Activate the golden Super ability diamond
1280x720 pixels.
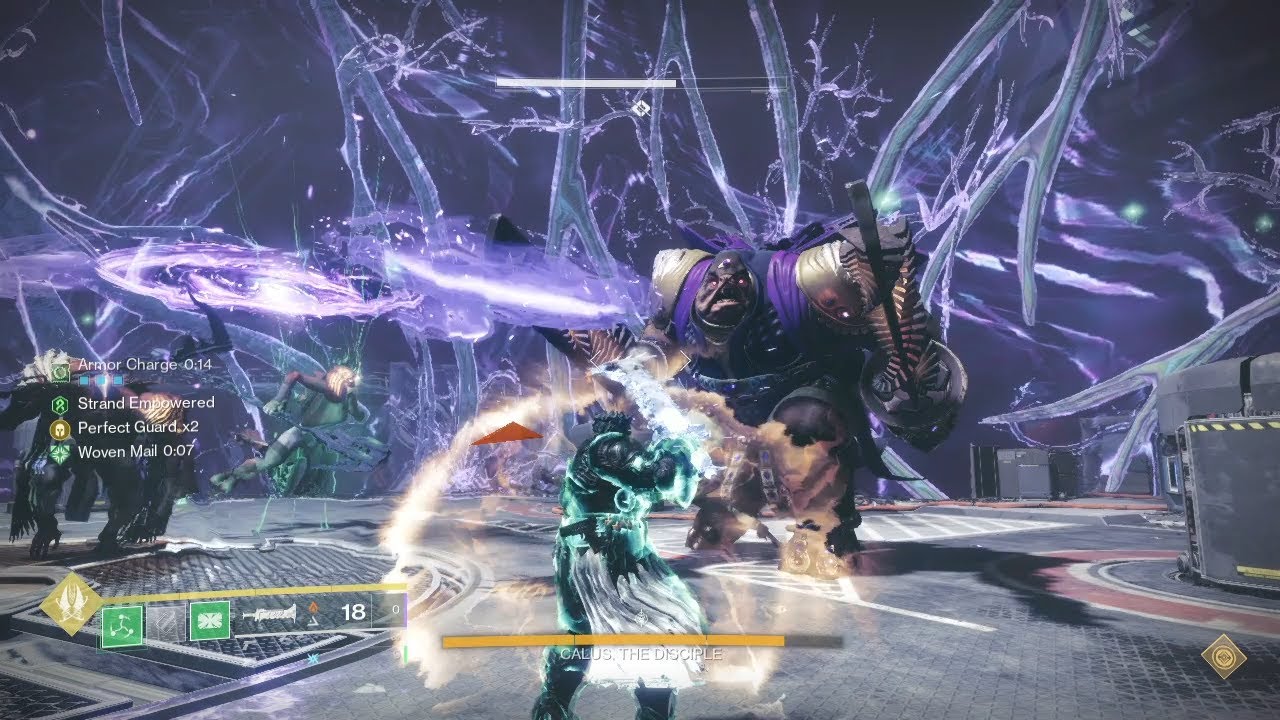[70, 604]
